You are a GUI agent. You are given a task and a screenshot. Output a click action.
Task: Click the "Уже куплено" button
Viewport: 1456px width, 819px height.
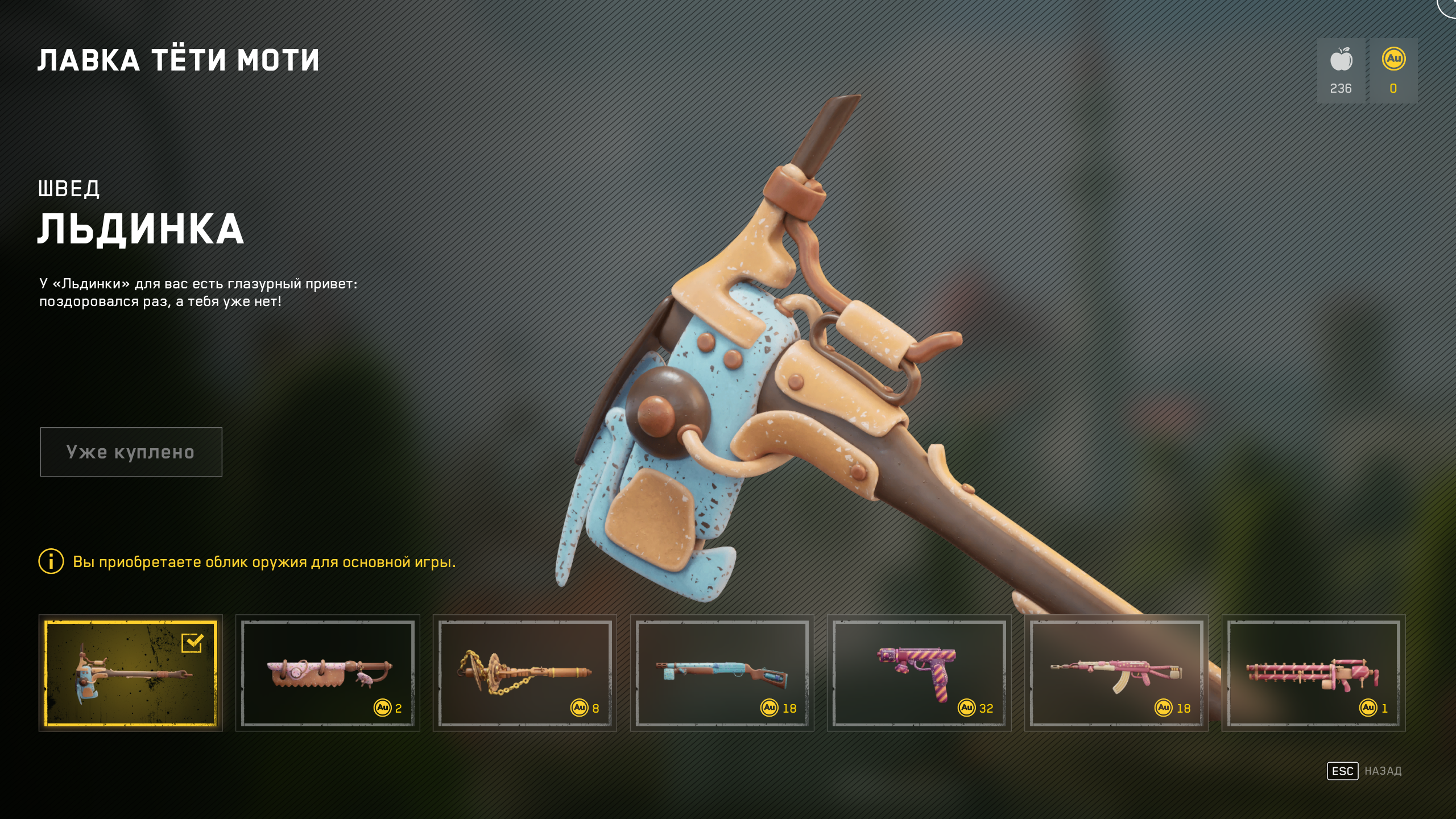click(x=131, y=452)
